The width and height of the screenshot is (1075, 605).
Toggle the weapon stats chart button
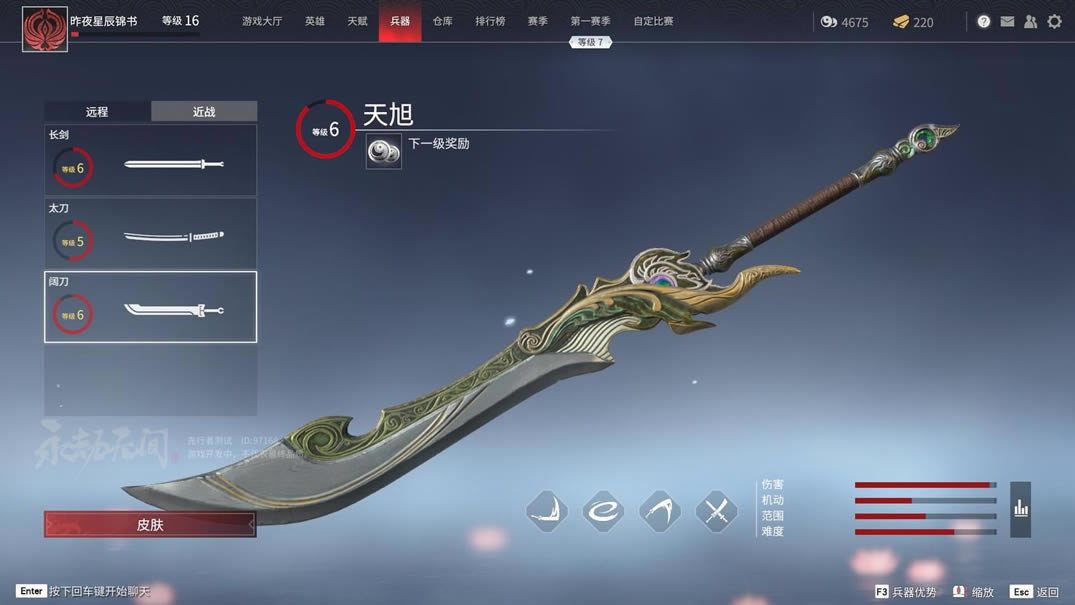pos(1020,509)
